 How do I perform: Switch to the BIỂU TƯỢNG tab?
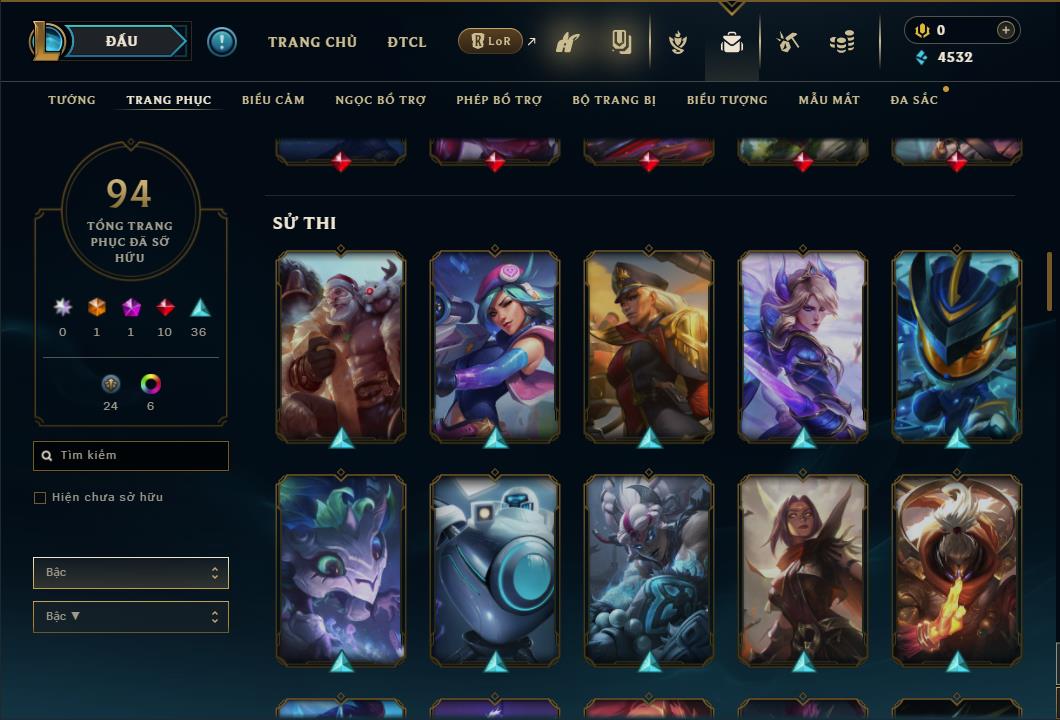pyautogui.click(x=727, y=100)
